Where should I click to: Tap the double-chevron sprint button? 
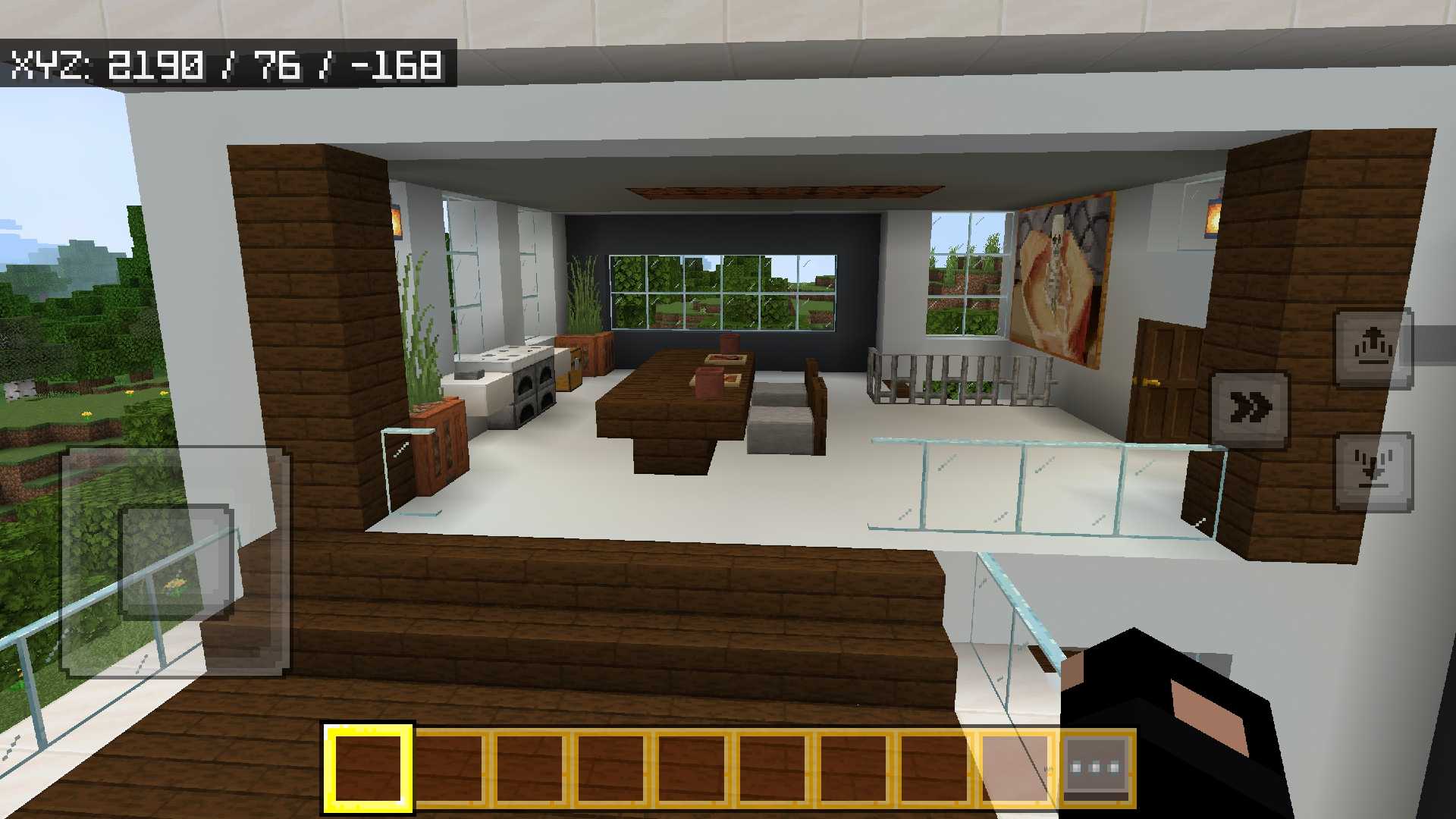[x=1251, y=407]
